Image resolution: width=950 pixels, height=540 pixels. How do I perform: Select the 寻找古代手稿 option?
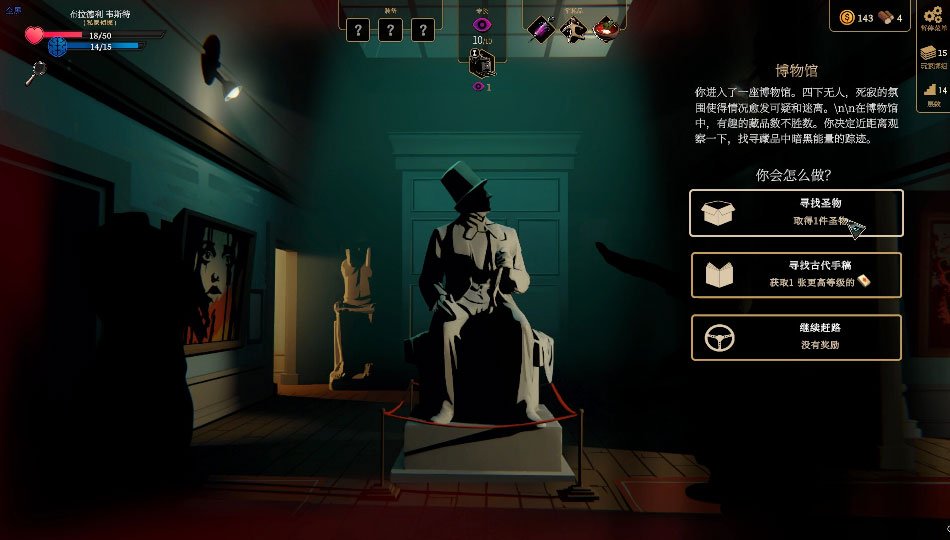(x=796, y=275)
